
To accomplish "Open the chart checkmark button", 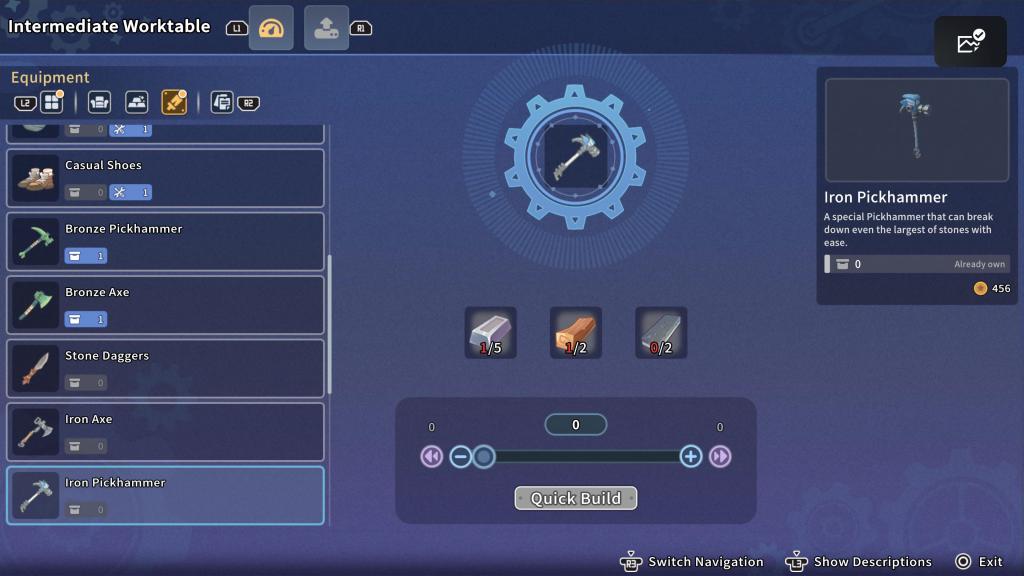I will (x=970, y=42).
